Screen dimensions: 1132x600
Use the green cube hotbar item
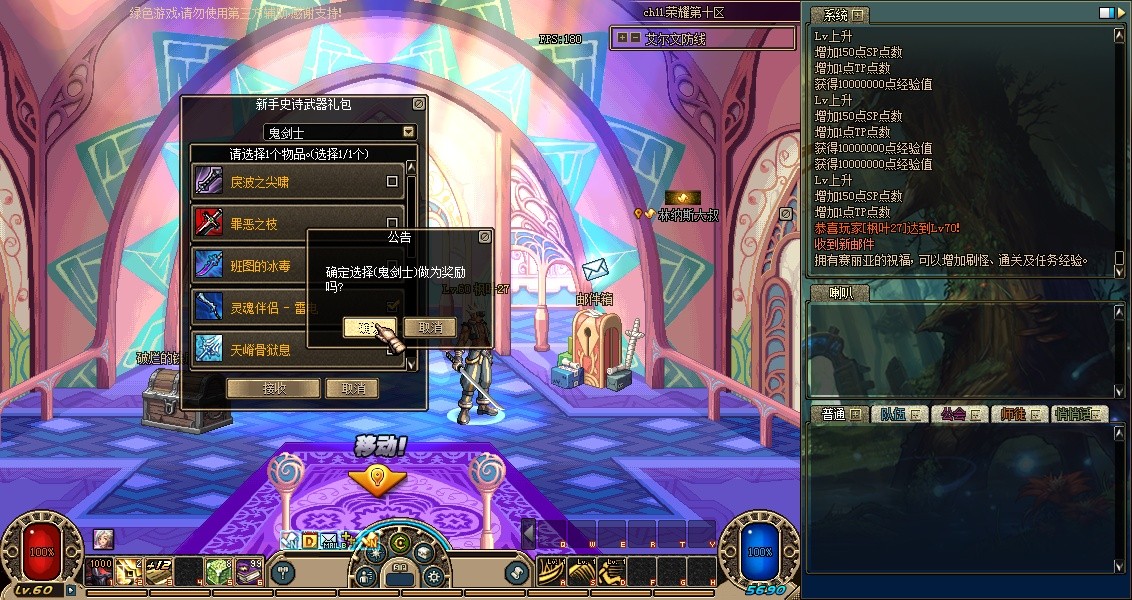(x=219, y=572)
